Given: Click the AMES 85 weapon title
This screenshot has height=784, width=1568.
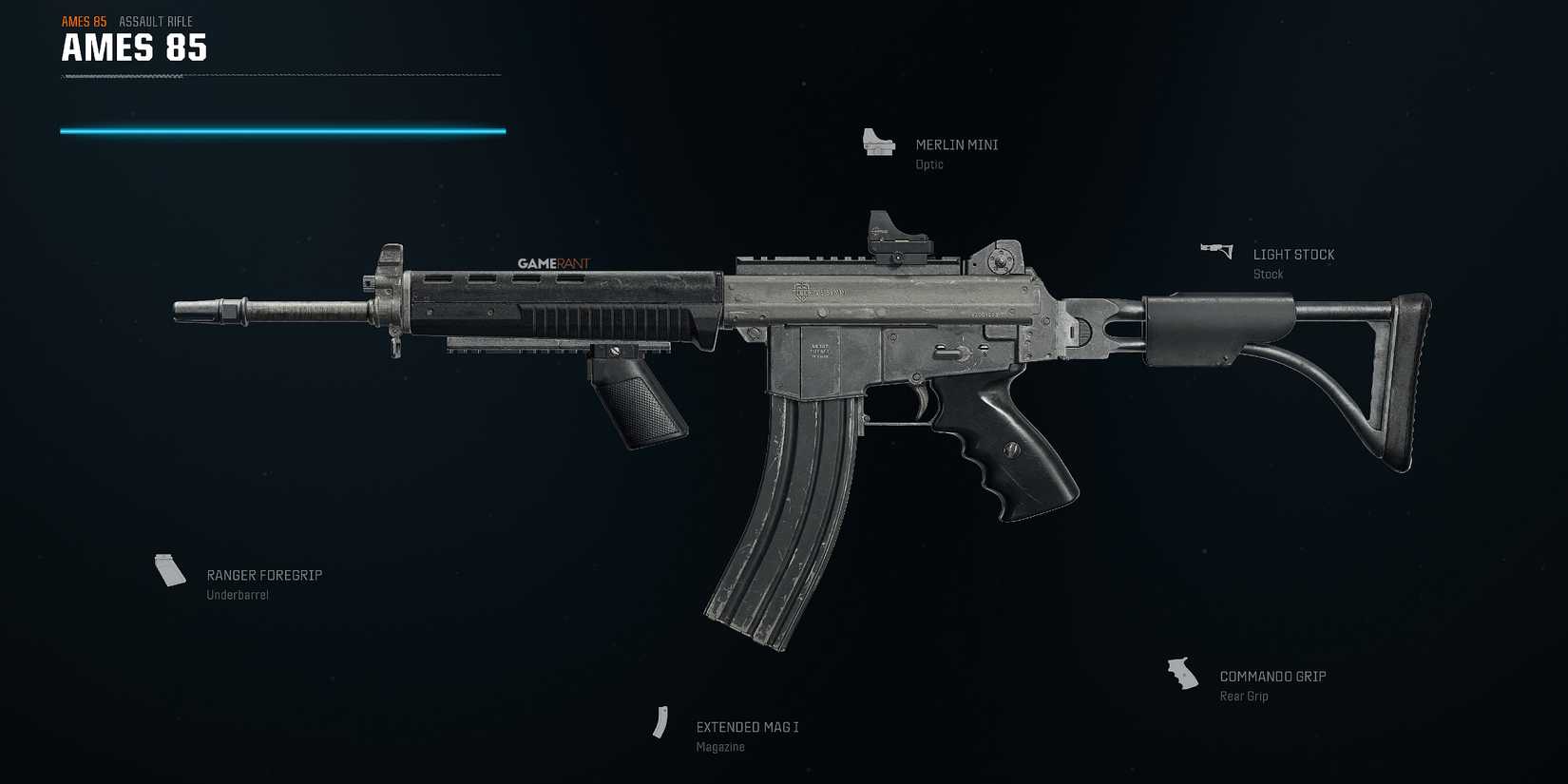Looking at the screenshot, I should pyautogui.click(x=133, y=48).
